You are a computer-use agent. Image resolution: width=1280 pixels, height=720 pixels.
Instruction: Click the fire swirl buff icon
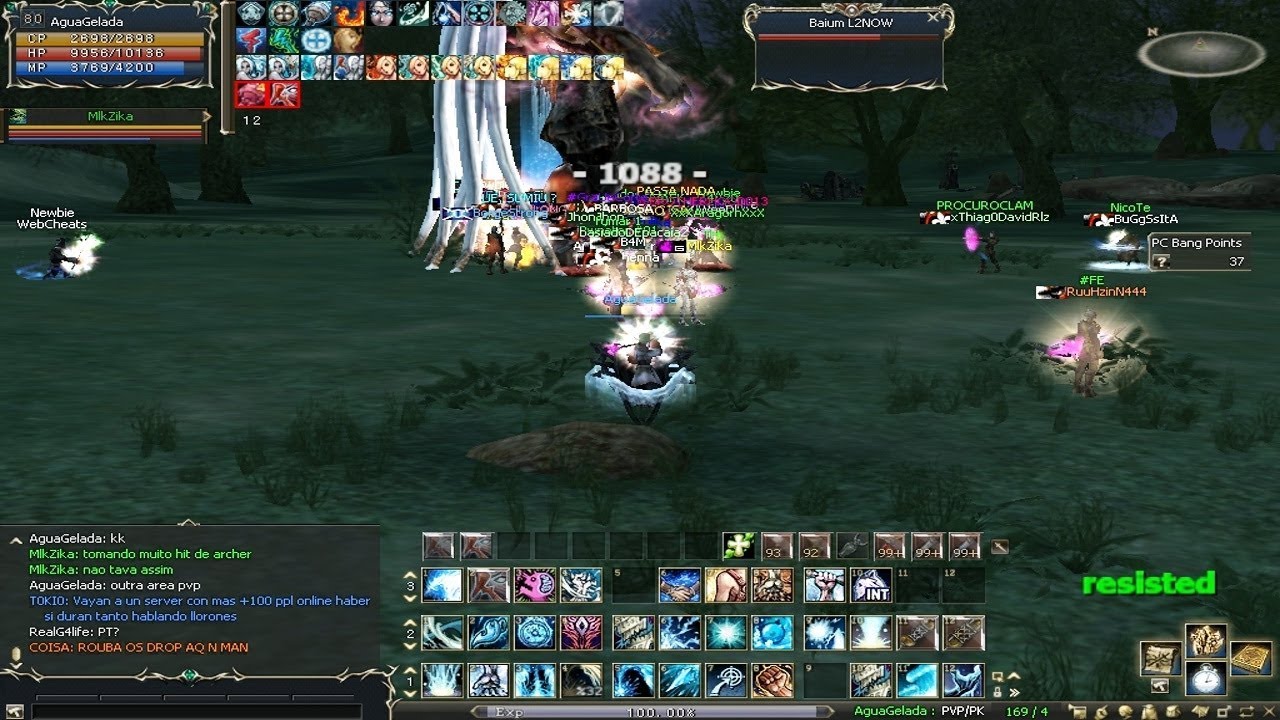click(349, 13)
